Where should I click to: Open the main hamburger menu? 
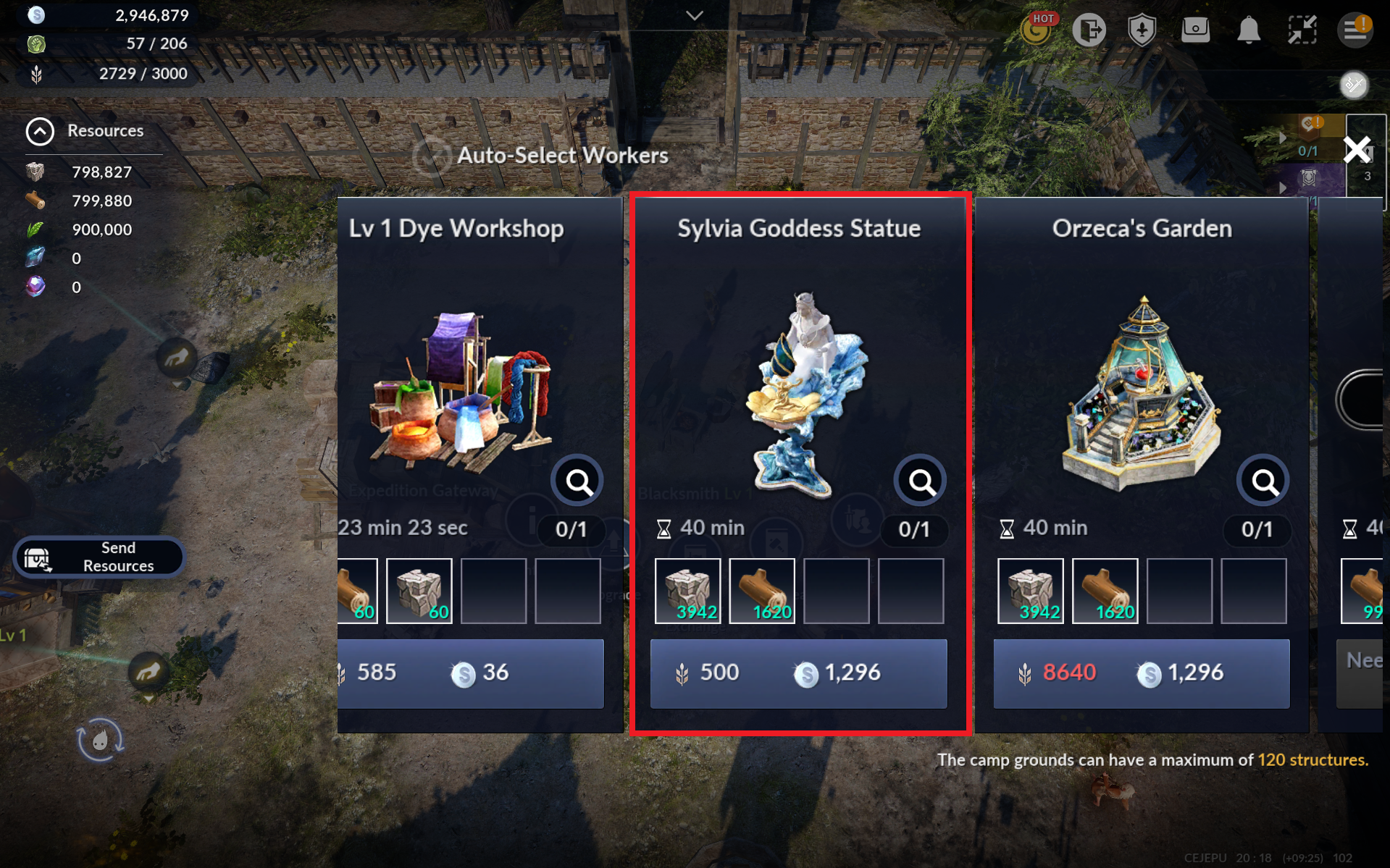[x=1354, y=30]
